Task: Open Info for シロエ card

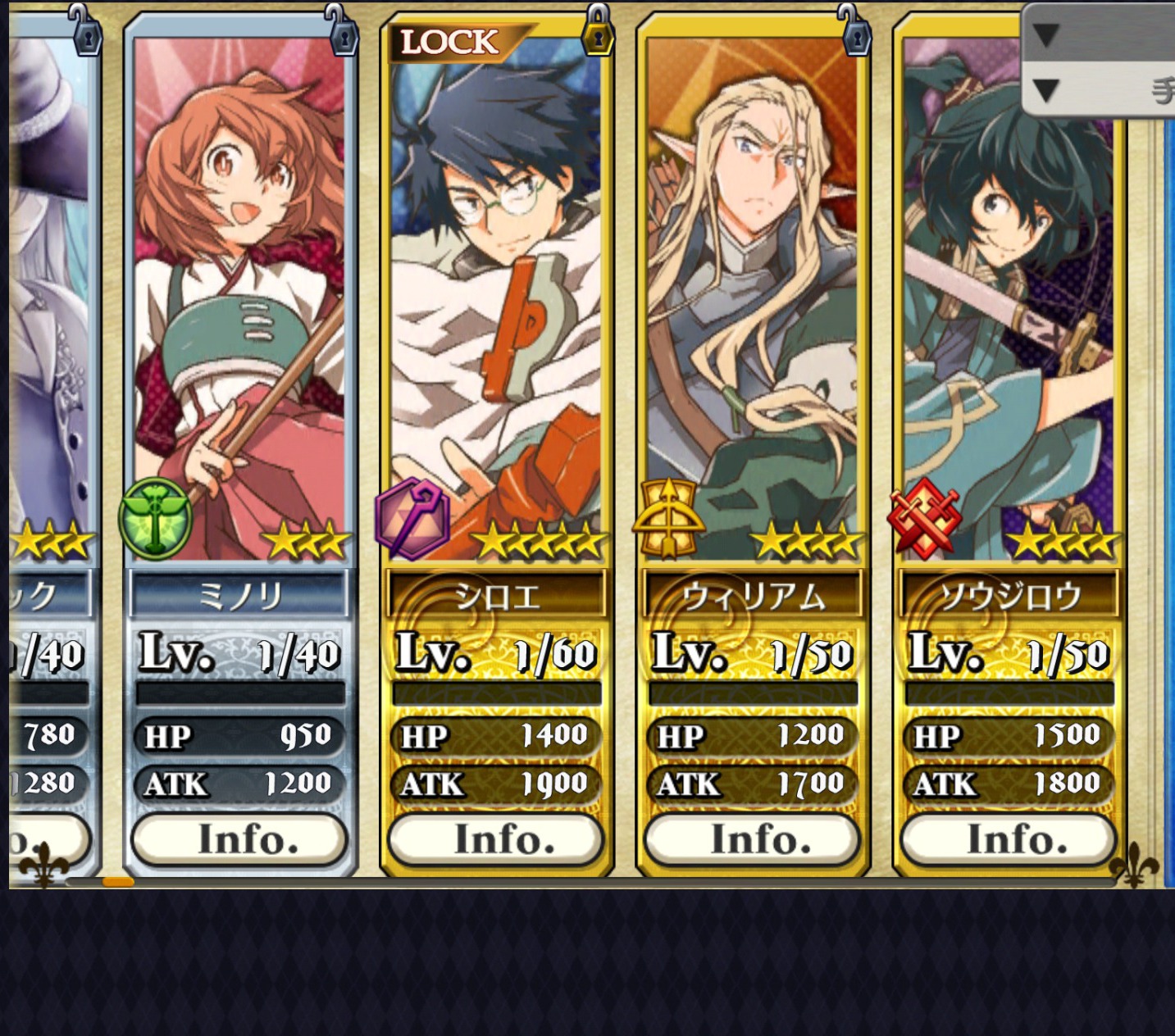Action: [496, 839]
